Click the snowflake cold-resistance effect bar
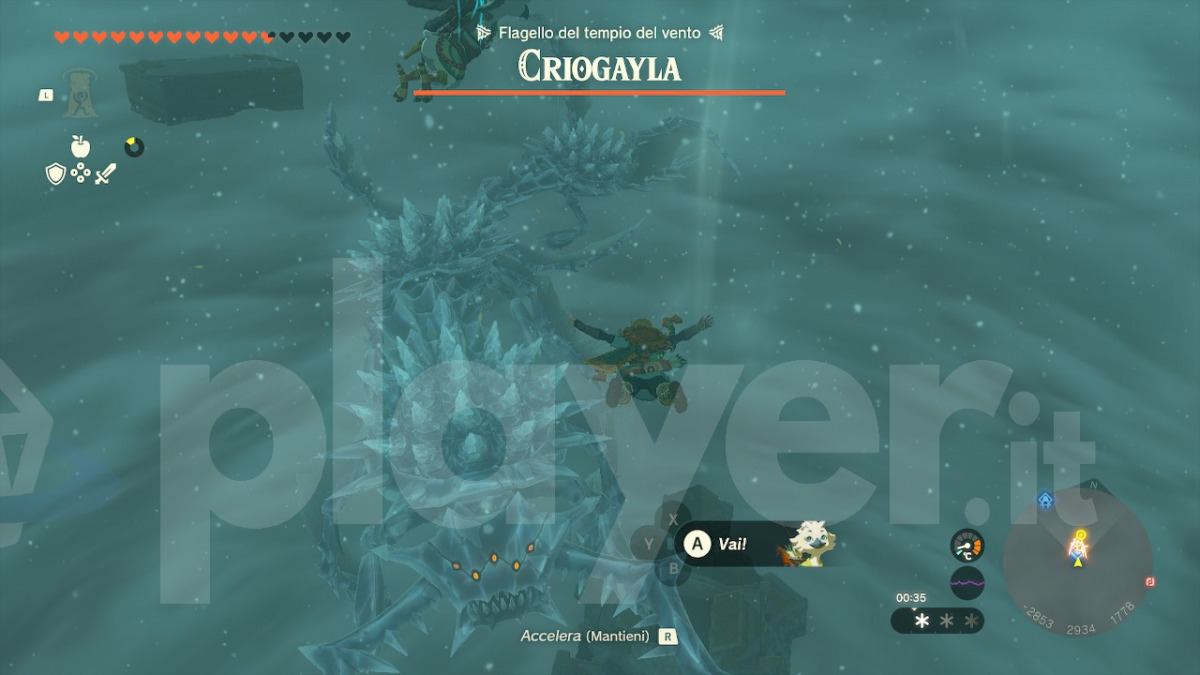Screen dimensions: 1200x675 click(x=937, y=621)
